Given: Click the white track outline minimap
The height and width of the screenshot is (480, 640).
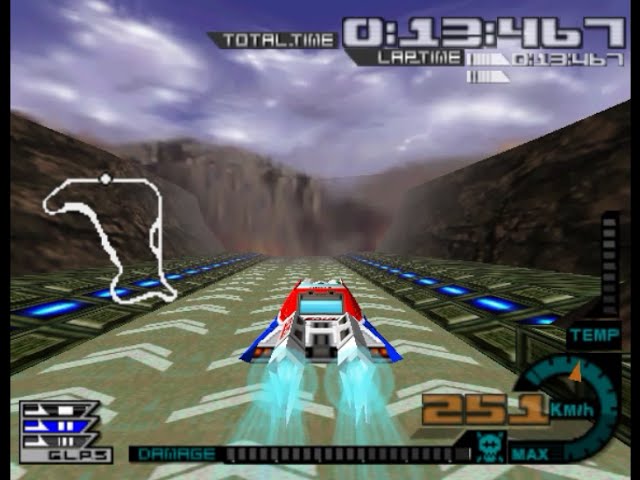Looking at the screenshot, I should pyautogui.click(x=105, y=236).
